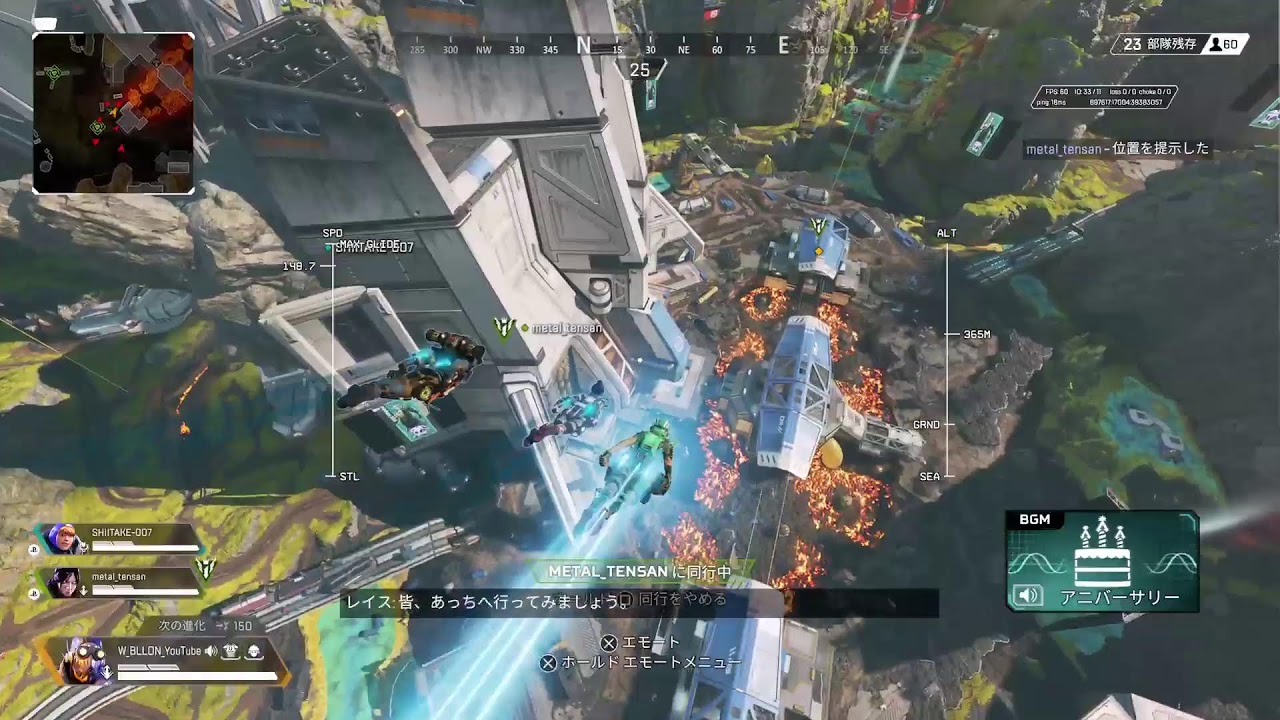The image size is (1280, 720).
Task: Select SHIITAKE-007's squad portrait
Action: (62, 540)
